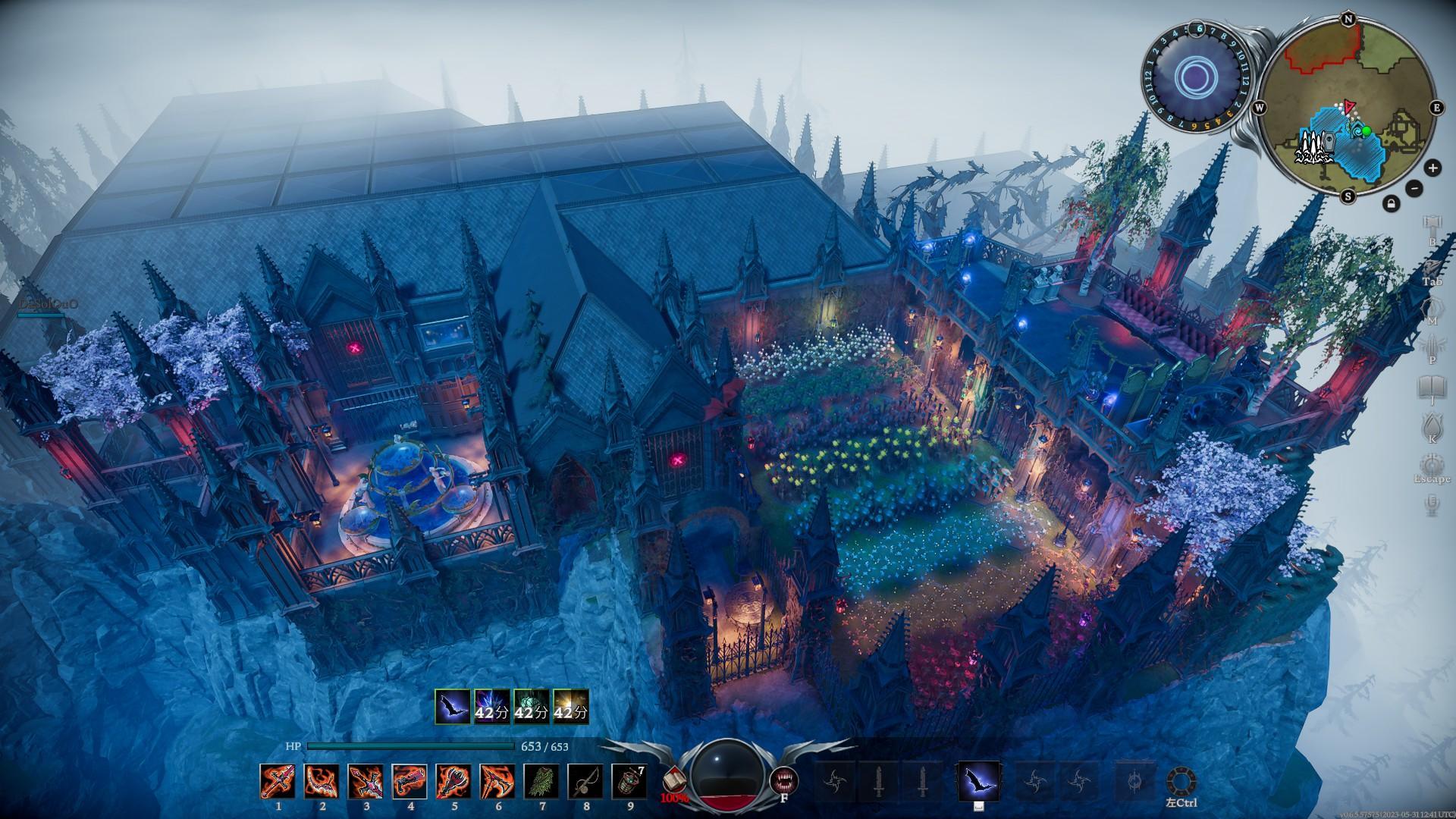Activate the bat form ability in the ability bar
Image resolution: width=1456 pixels, height=819 pixels.
tap(977, 781)
